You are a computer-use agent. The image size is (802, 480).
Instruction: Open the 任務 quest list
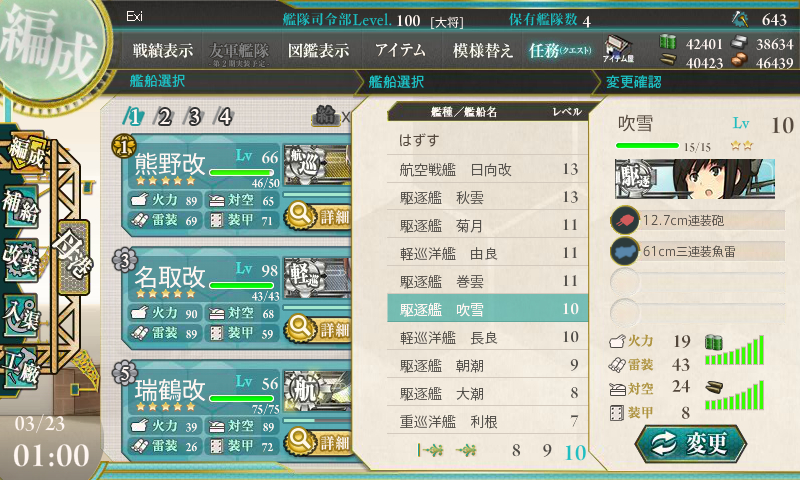[x=560, y=50]
